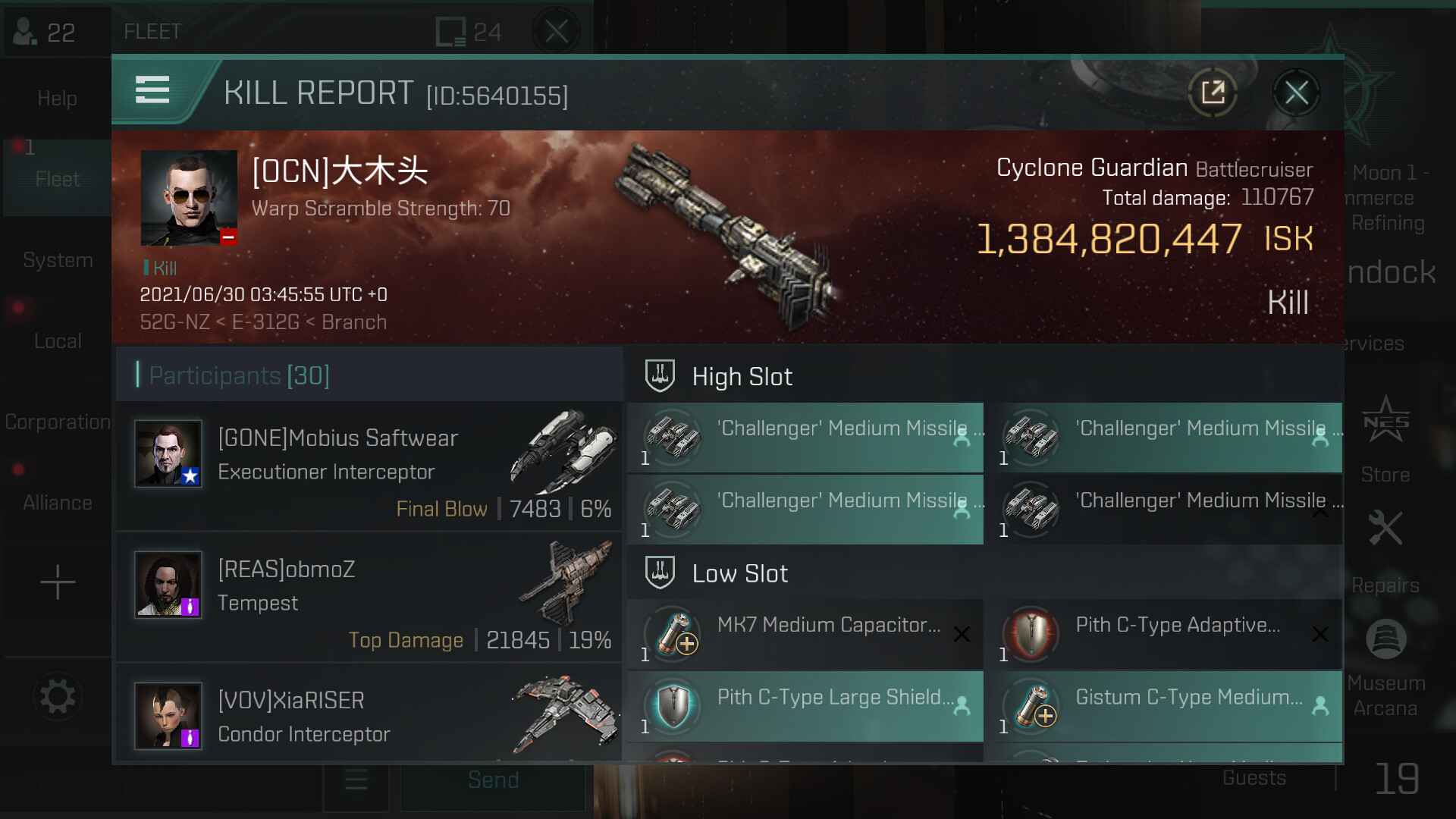View victim portrait of [OCN] pilot
This screenshot has height=819, width=1456.
pos(189,198)
